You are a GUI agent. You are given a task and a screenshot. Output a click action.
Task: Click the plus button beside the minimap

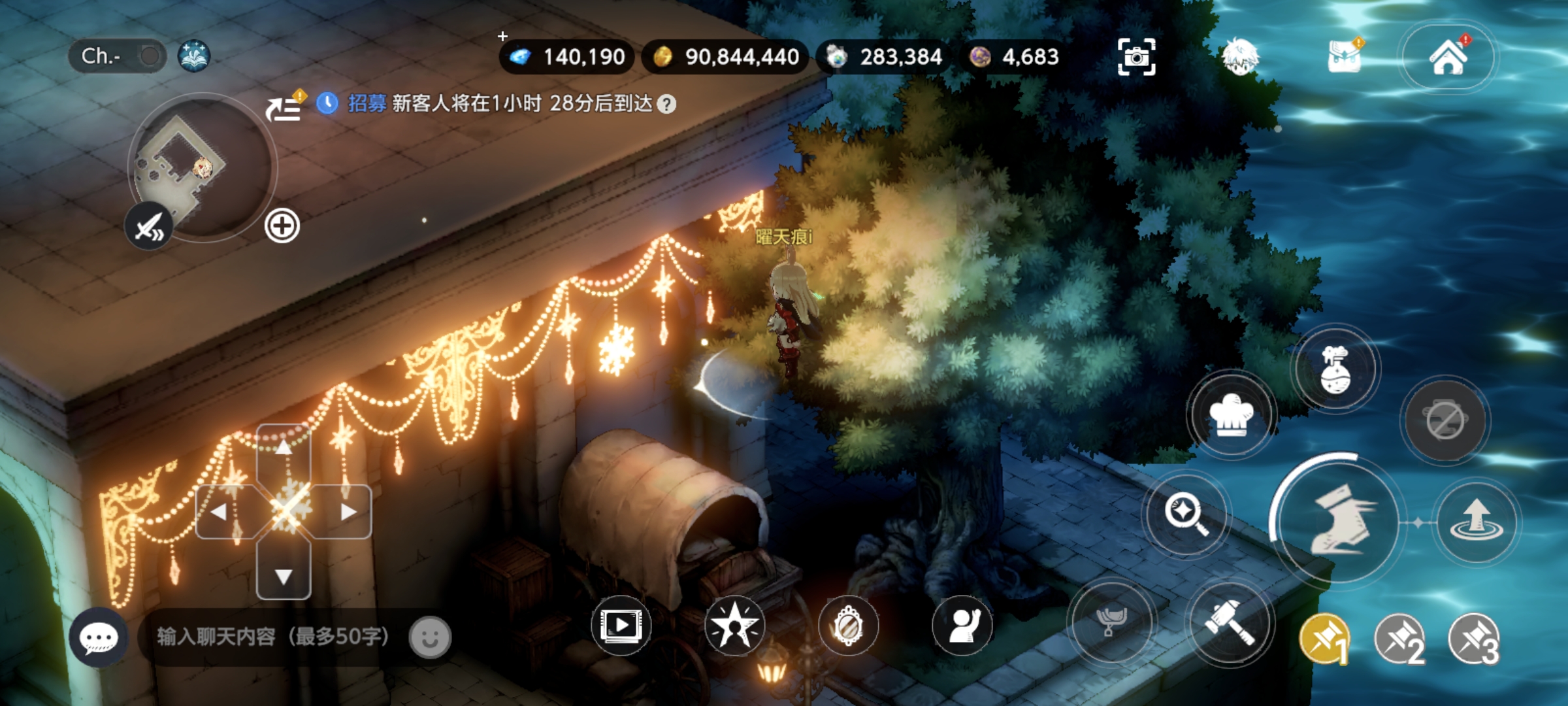tap(282, 226)
